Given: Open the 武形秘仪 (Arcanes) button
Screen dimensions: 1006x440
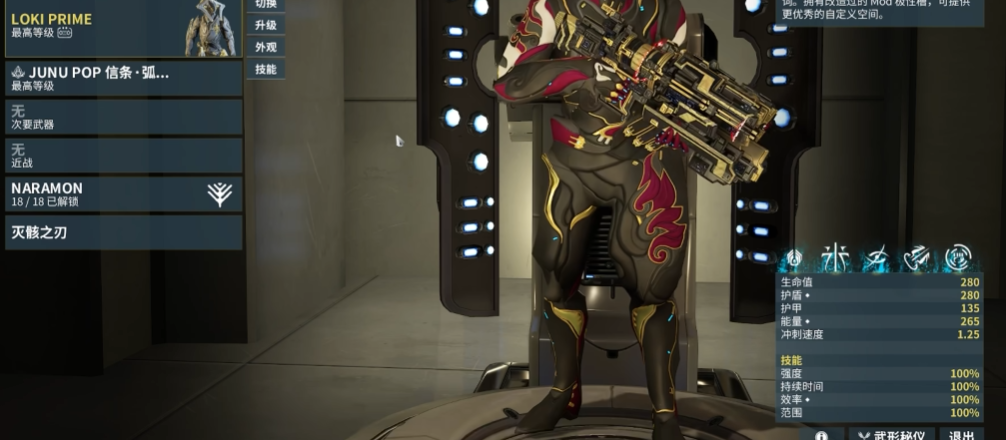Looking at the screenshot, I should coord(890,435).
